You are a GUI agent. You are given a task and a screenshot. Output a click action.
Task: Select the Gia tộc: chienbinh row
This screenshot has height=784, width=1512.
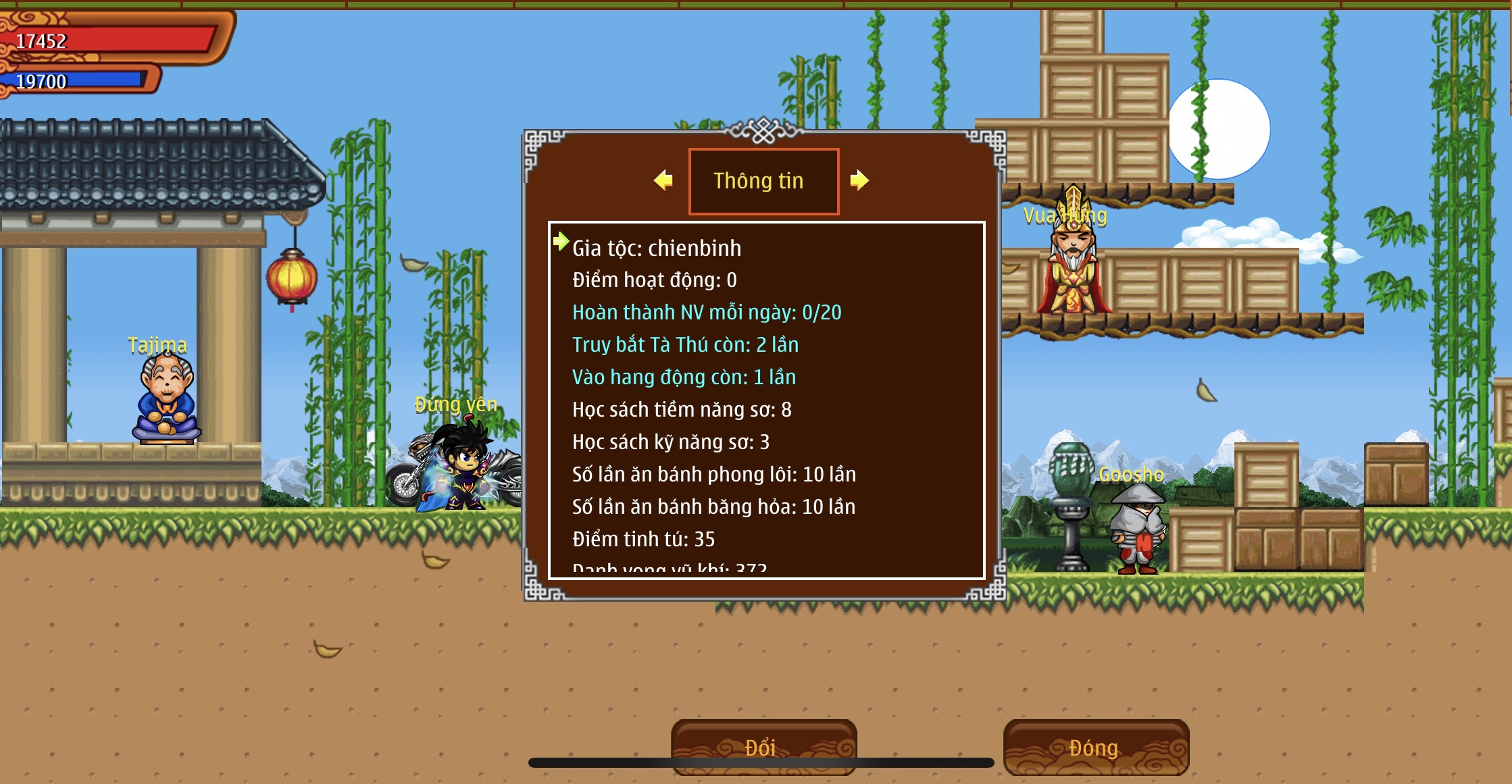click(x=656, y=249)
